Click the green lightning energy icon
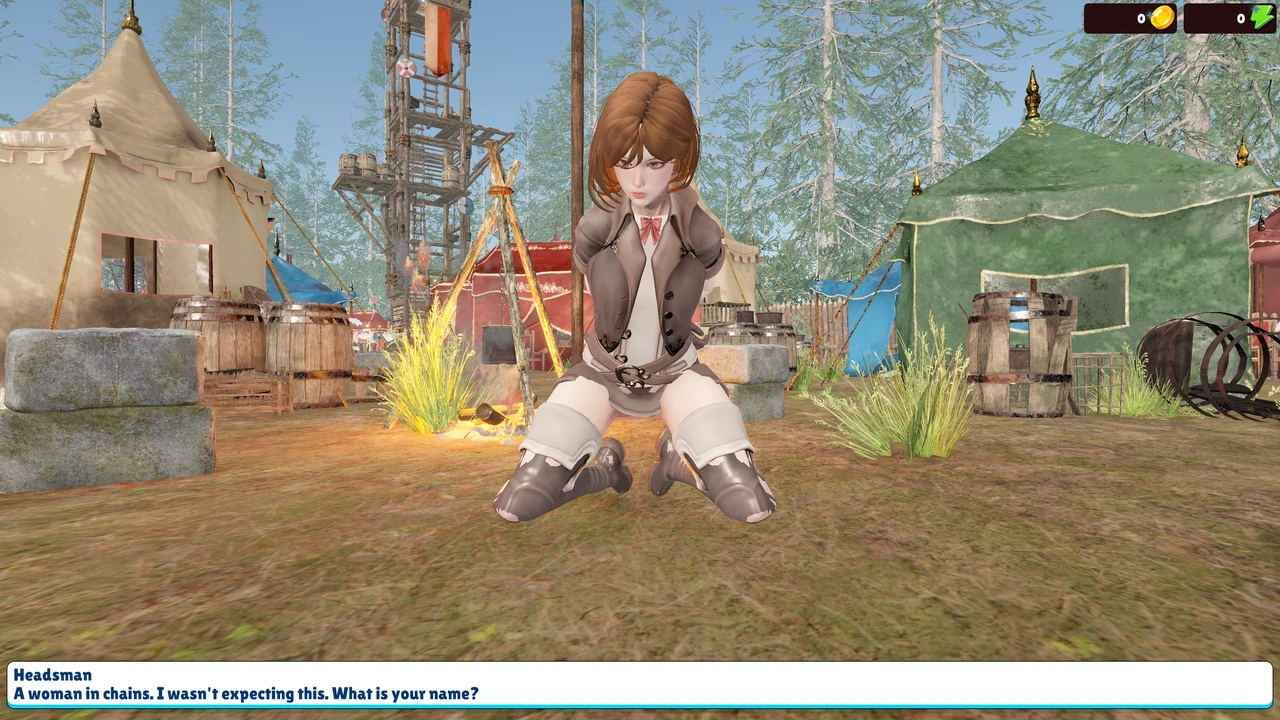Screen dimensions: 1280x720 [x=1262, y=17]
